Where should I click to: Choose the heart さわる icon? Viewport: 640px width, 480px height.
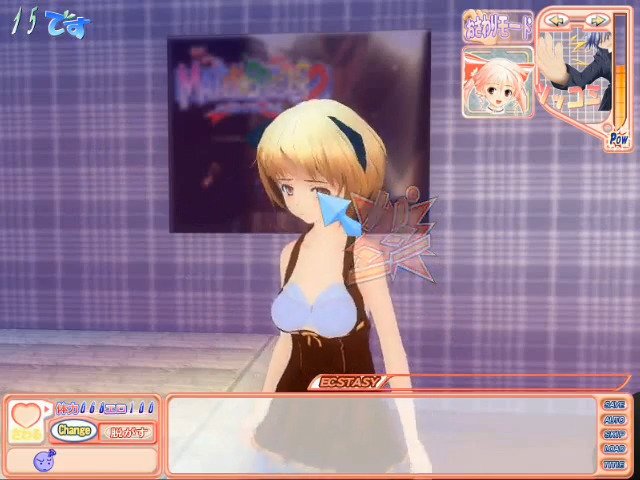25,421
